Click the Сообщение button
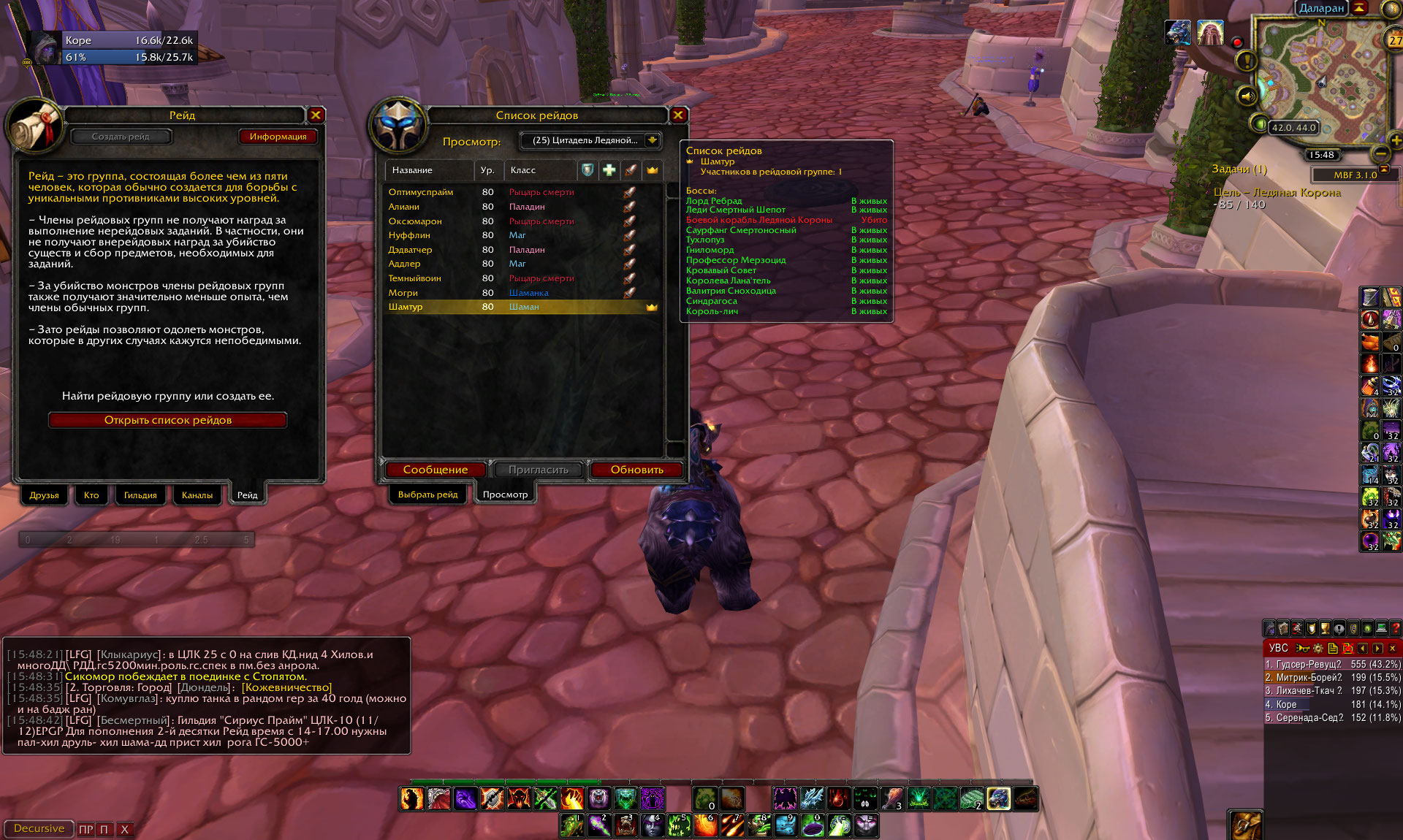 point(435,470)
